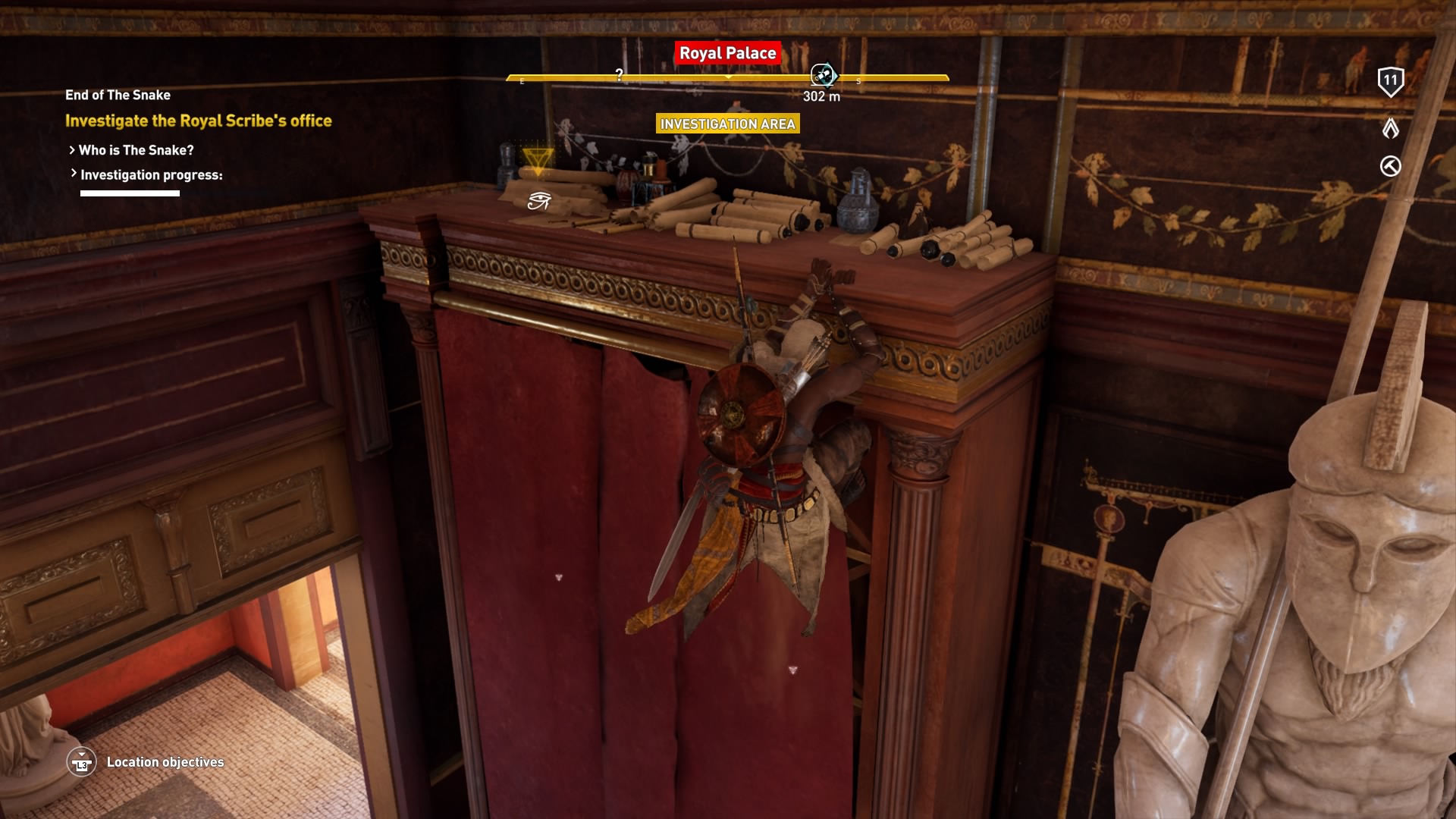
Task: Click the level 11 shield badge
Action: (1390, 81)
